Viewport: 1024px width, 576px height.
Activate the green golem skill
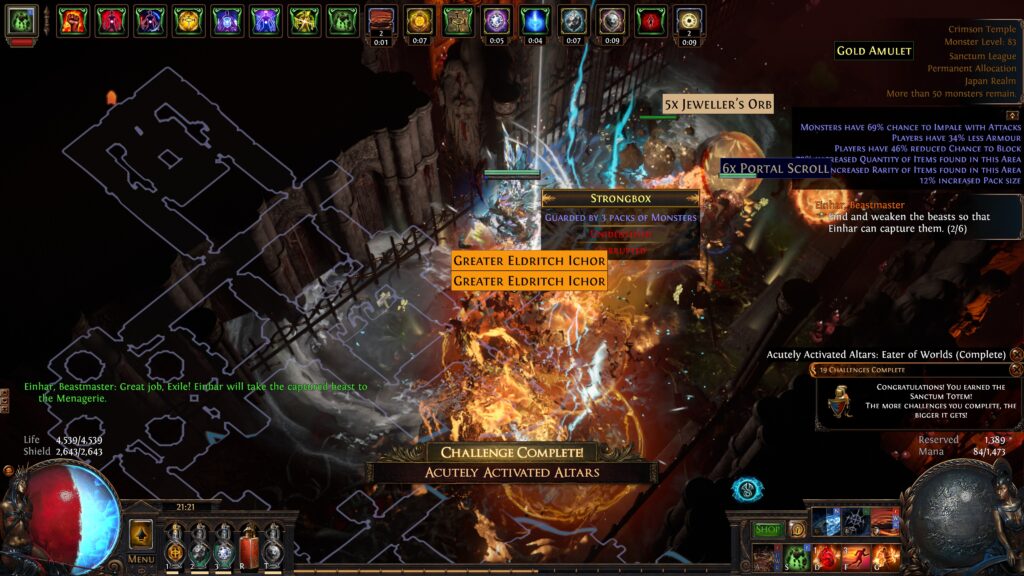[x=796, y=557]
